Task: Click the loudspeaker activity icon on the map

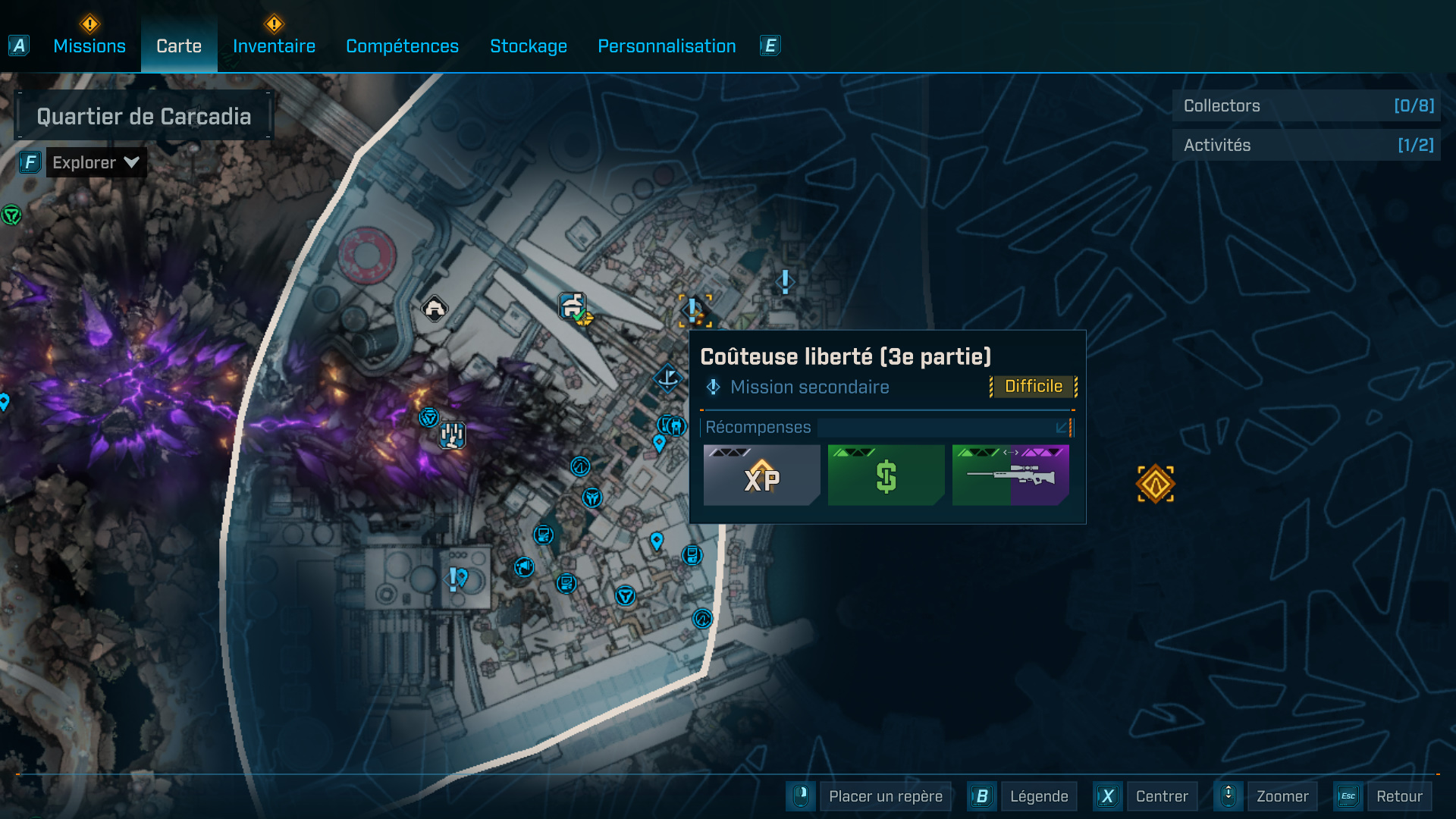Action: pyautogui.click(x=522, y=565)
